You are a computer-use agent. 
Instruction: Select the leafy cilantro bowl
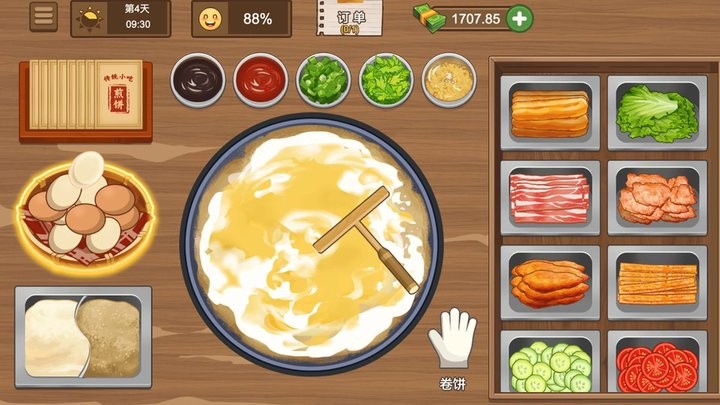386,78
